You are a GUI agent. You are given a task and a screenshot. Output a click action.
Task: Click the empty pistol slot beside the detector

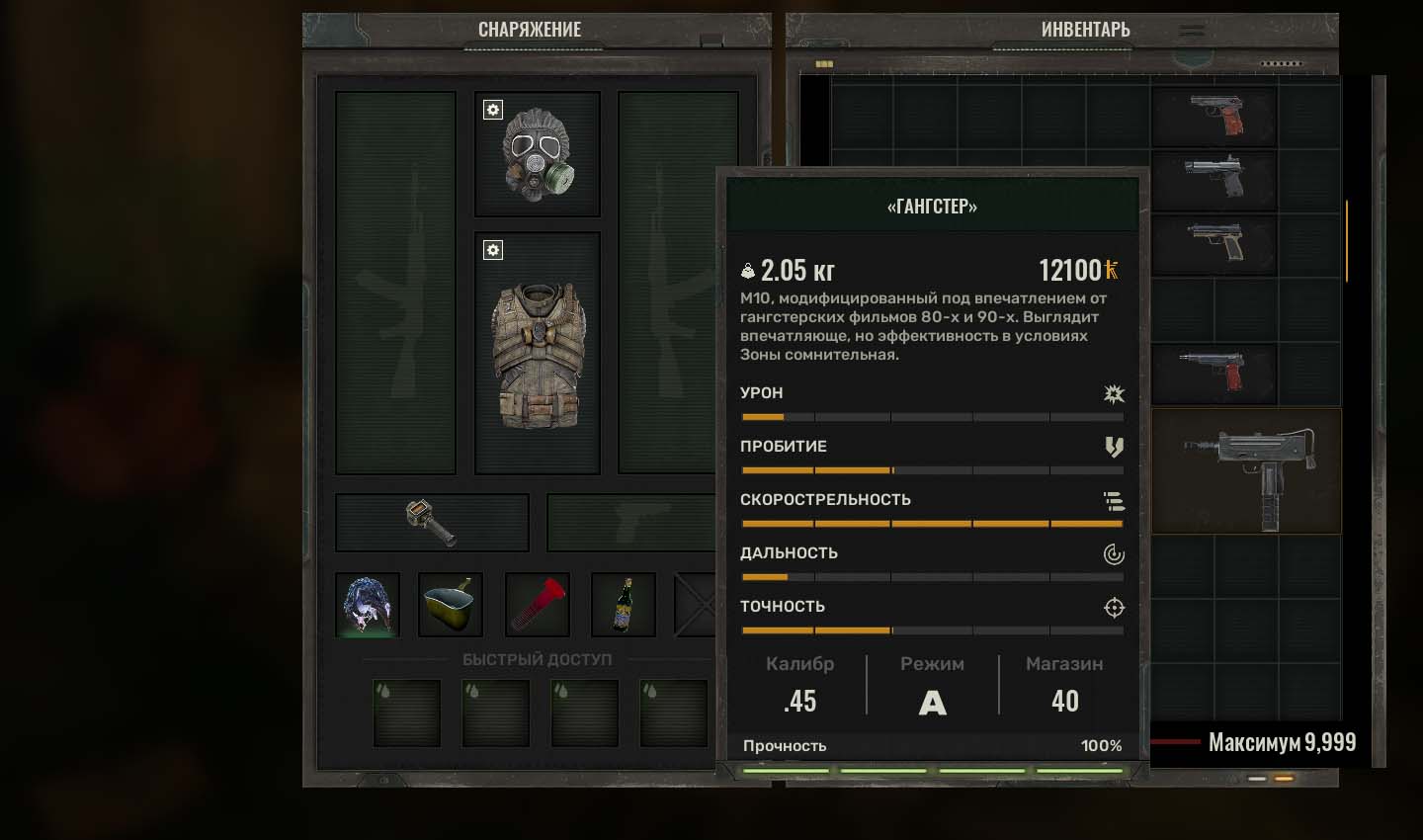[630, 522]
